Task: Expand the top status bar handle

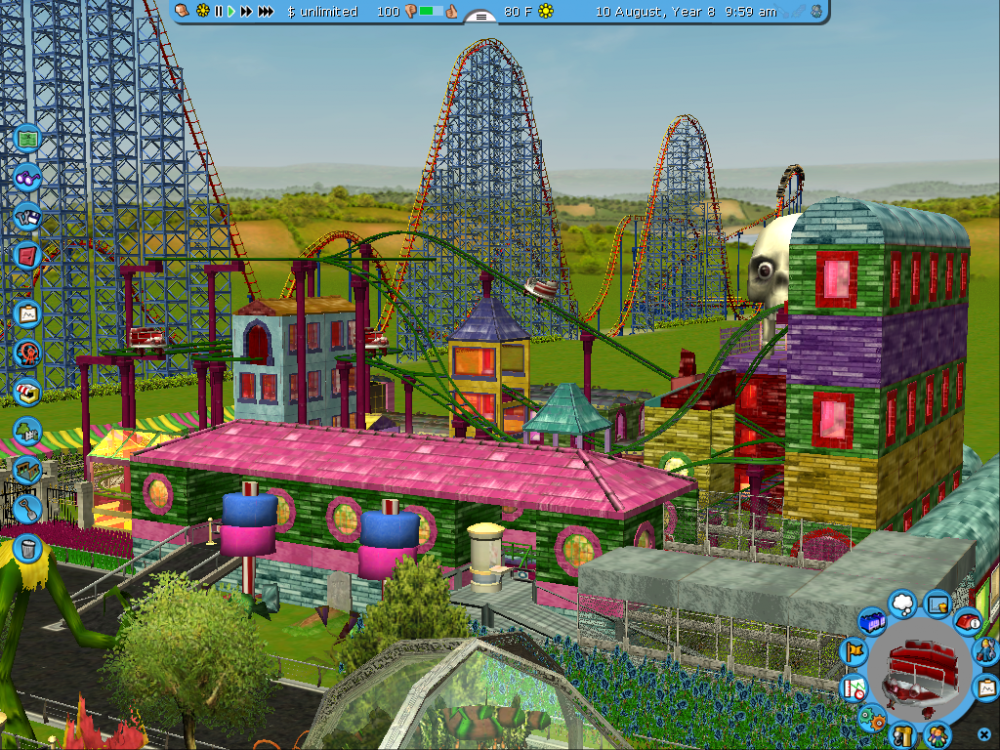Action: point(482,16)
